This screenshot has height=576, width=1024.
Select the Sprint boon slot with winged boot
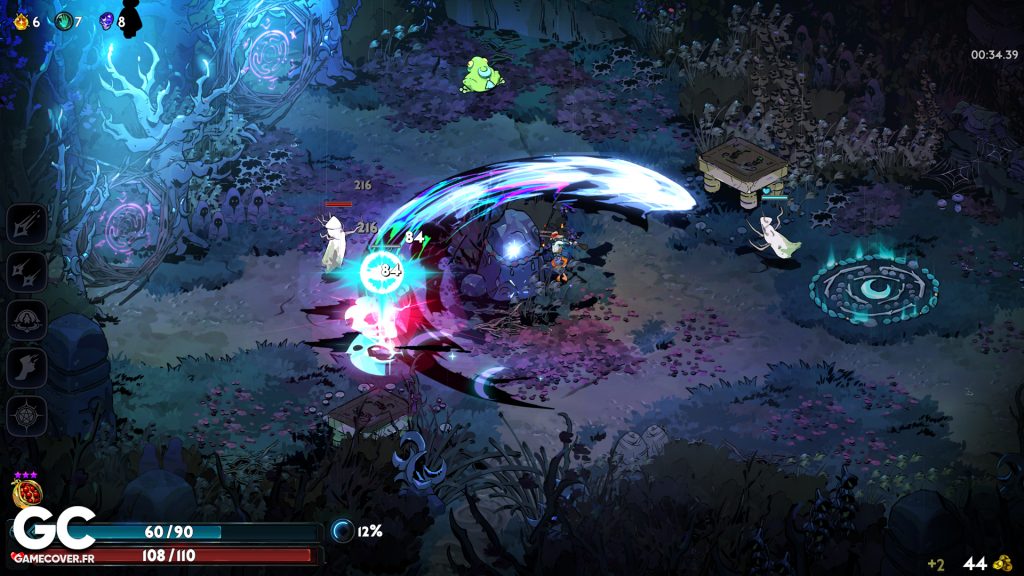tap(27, 367)
